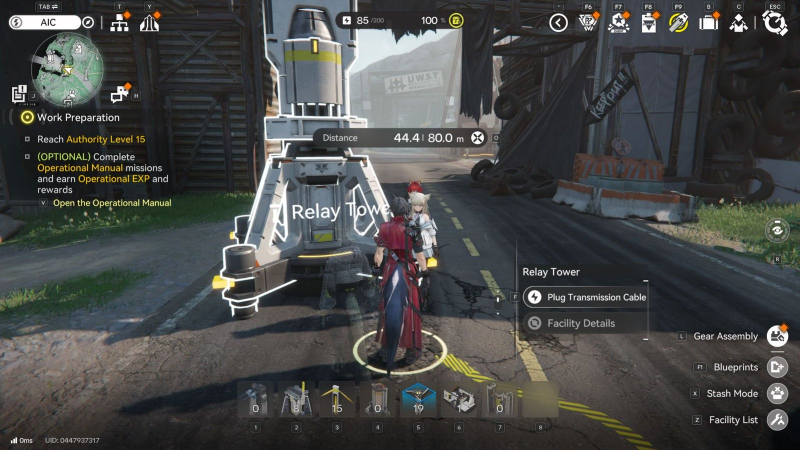Open the tech tree hierarchy icon
Viewport: 800px width, 450px height.
pyautogui.click(x=119, y=22)
